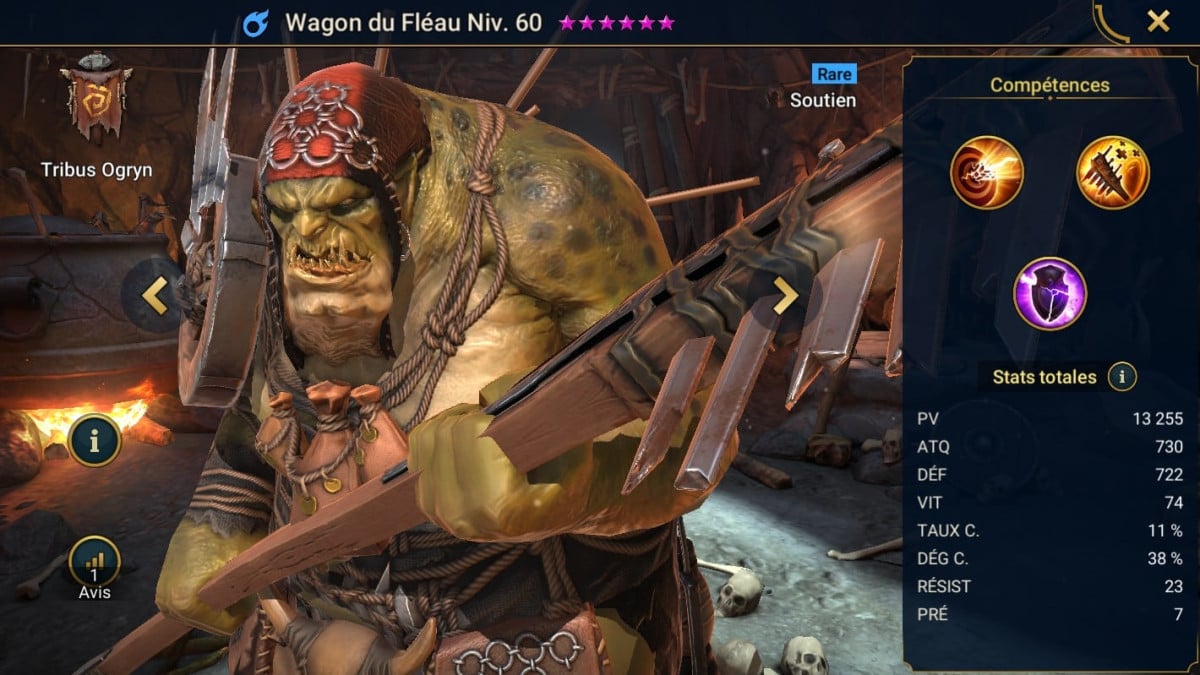Show Stats totales info tooltip
1200x675 pixels.
tap(1122, 377)
